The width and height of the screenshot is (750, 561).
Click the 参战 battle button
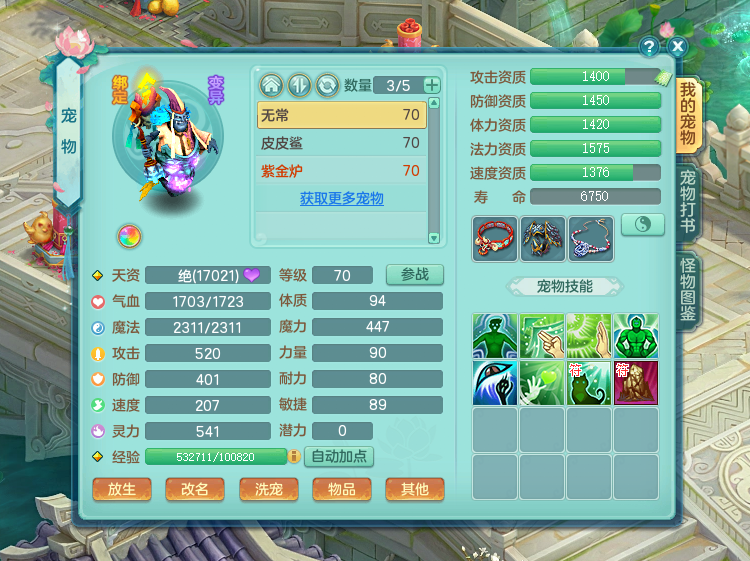pyautogui.click(x=414, y=275)
